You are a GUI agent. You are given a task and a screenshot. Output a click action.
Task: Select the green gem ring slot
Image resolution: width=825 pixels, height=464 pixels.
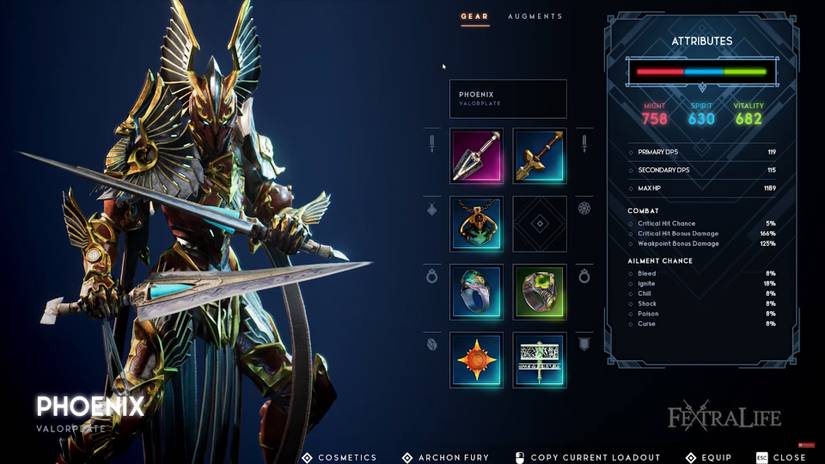[540, 291]
